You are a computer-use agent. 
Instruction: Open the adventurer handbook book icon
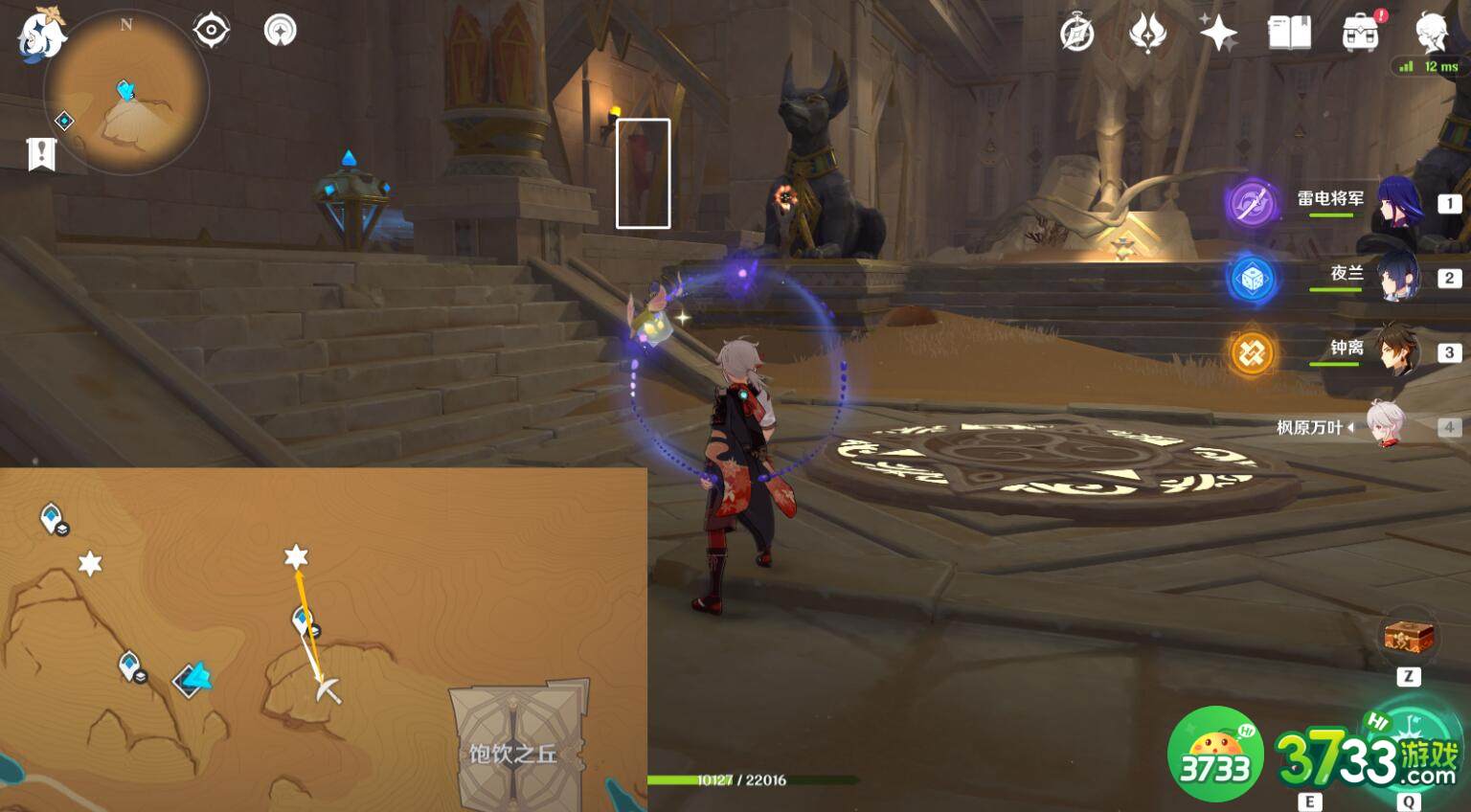pyautogui.click(x=1289, y=34)
